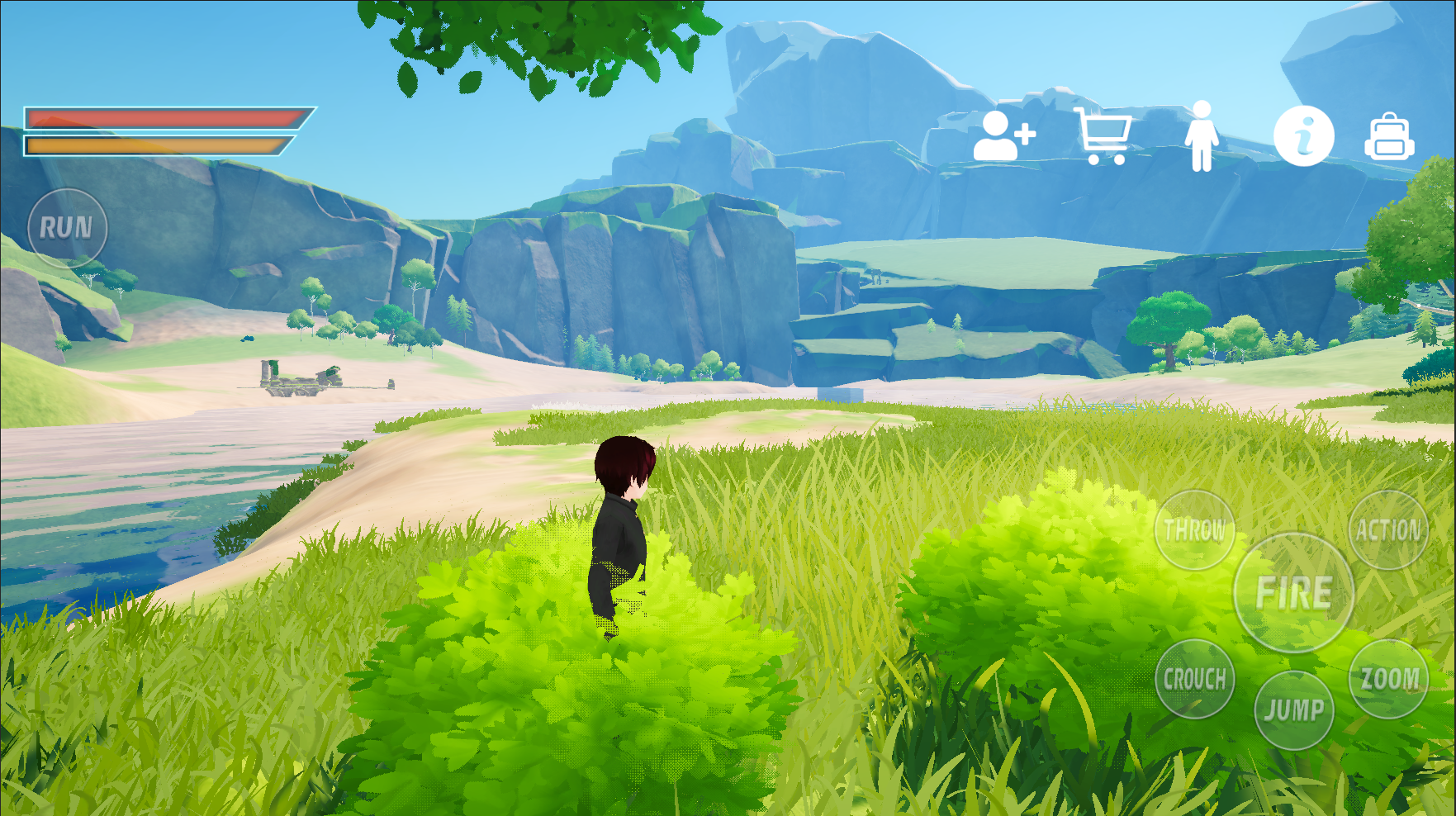Activate the ZOOM button

coord(1389,679)
